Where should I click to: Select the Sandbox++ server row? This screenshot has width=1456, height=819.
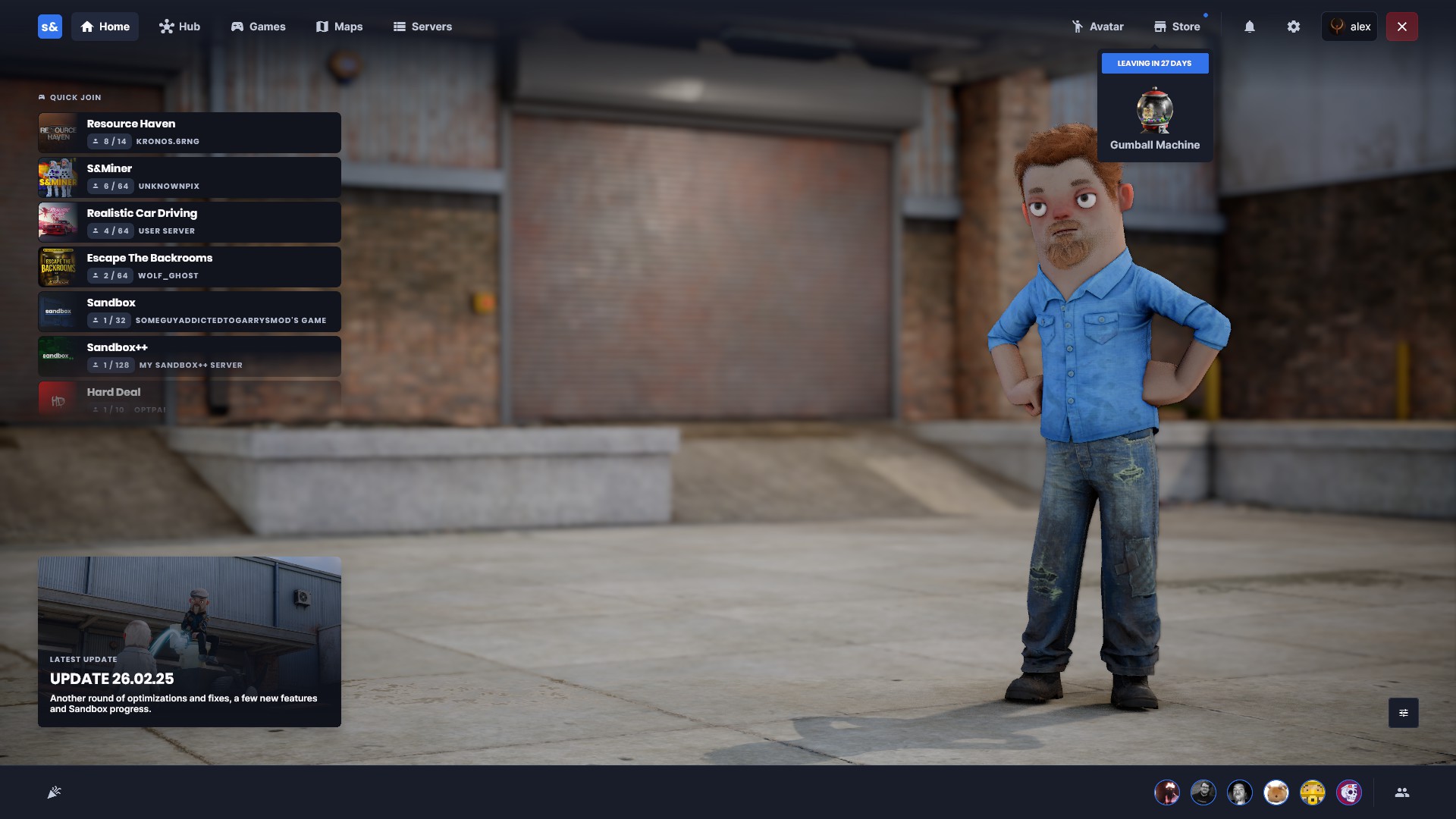coord(190,356)
